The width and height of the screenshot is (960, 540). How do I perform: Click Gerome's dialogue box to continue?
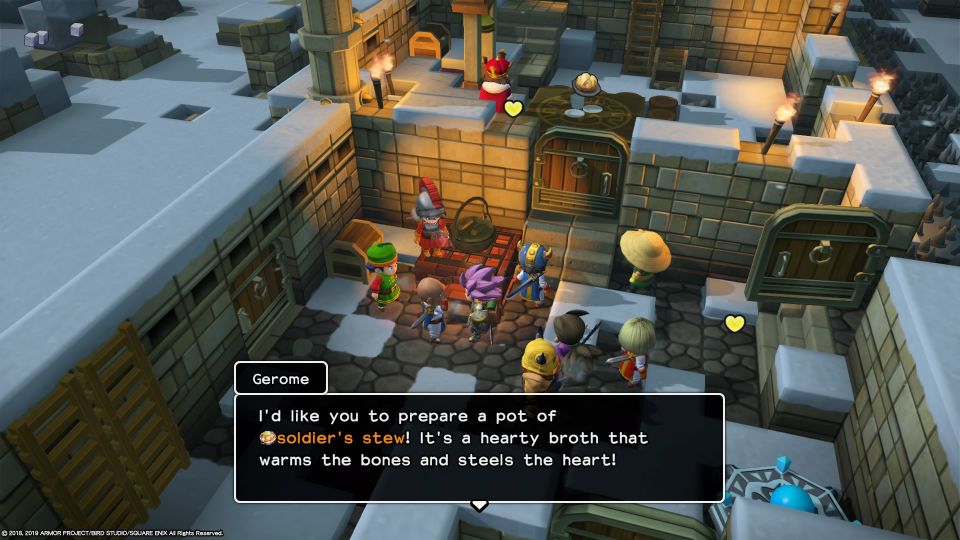click(x=478, y=446)
